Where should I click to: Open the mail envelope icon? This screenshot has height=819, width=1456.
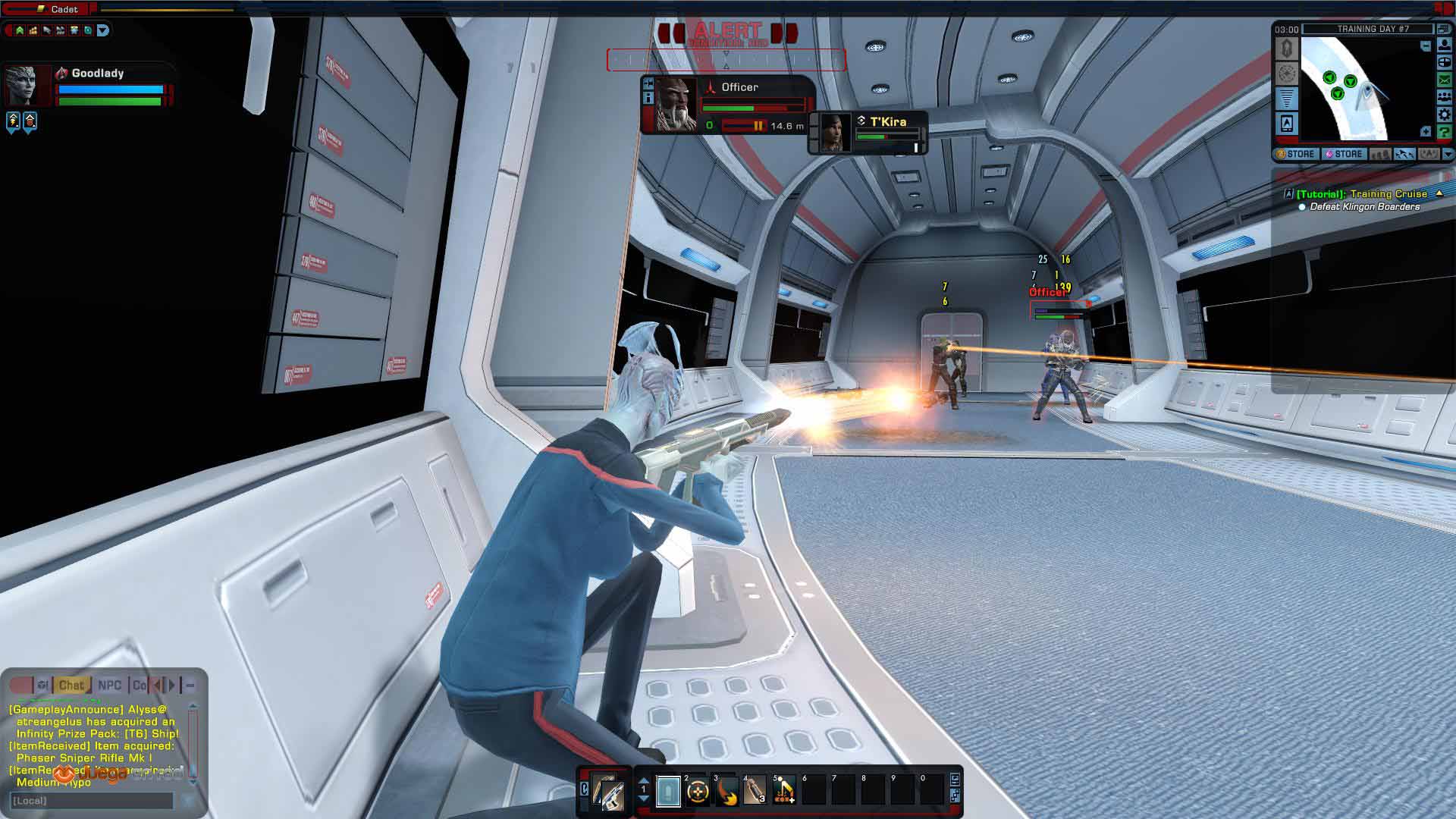click(1445, 80)
